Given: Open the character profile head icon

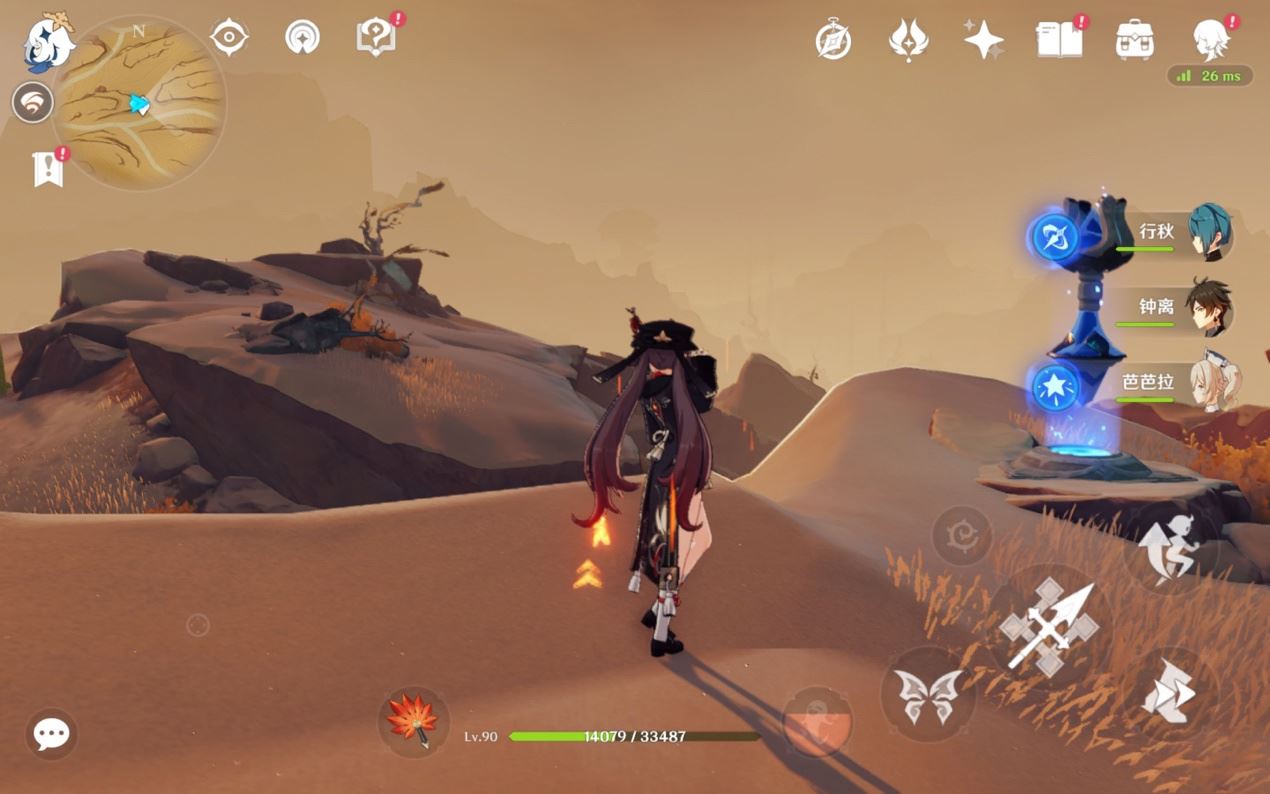Looking at the screenshot, I should (1211, 41).
